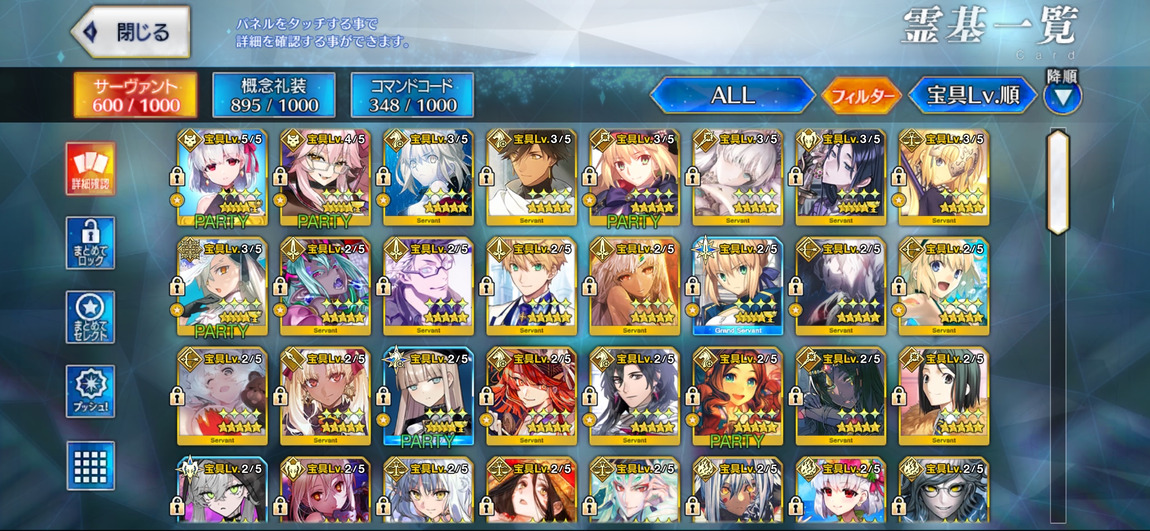Activate the まとめてセレクト bulk select
The width and height of the screenshot is (1150, 531).
coord(91,317)
